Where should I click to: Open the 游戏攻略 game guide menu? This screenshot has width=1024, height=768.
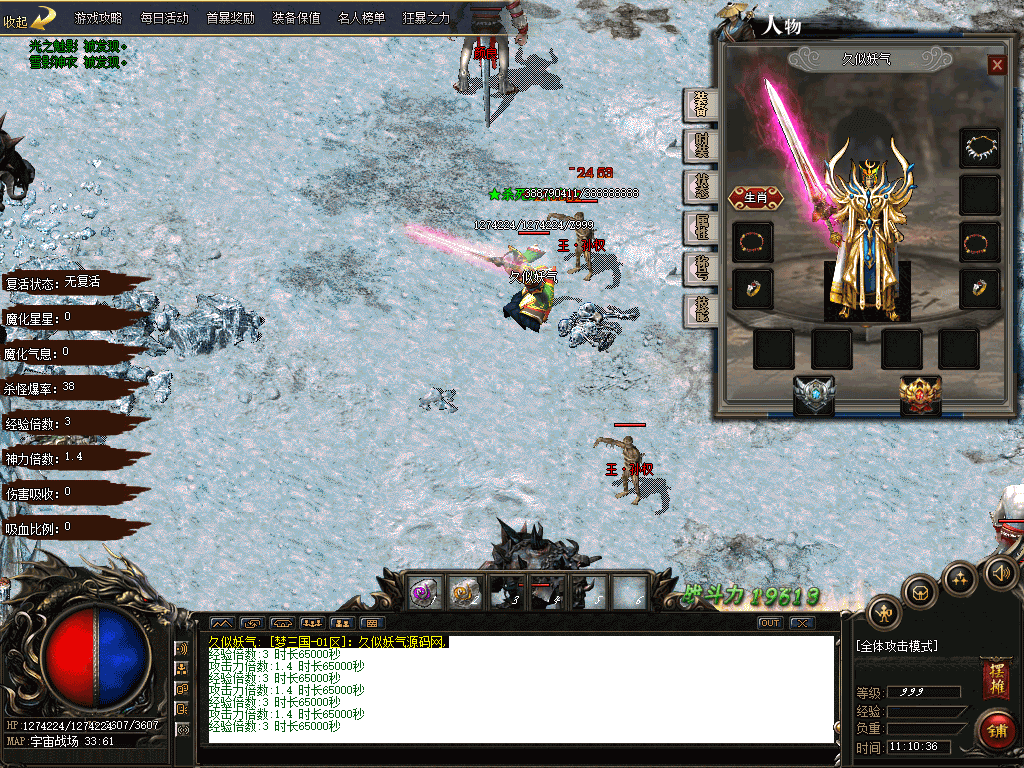tap(98, 18)
